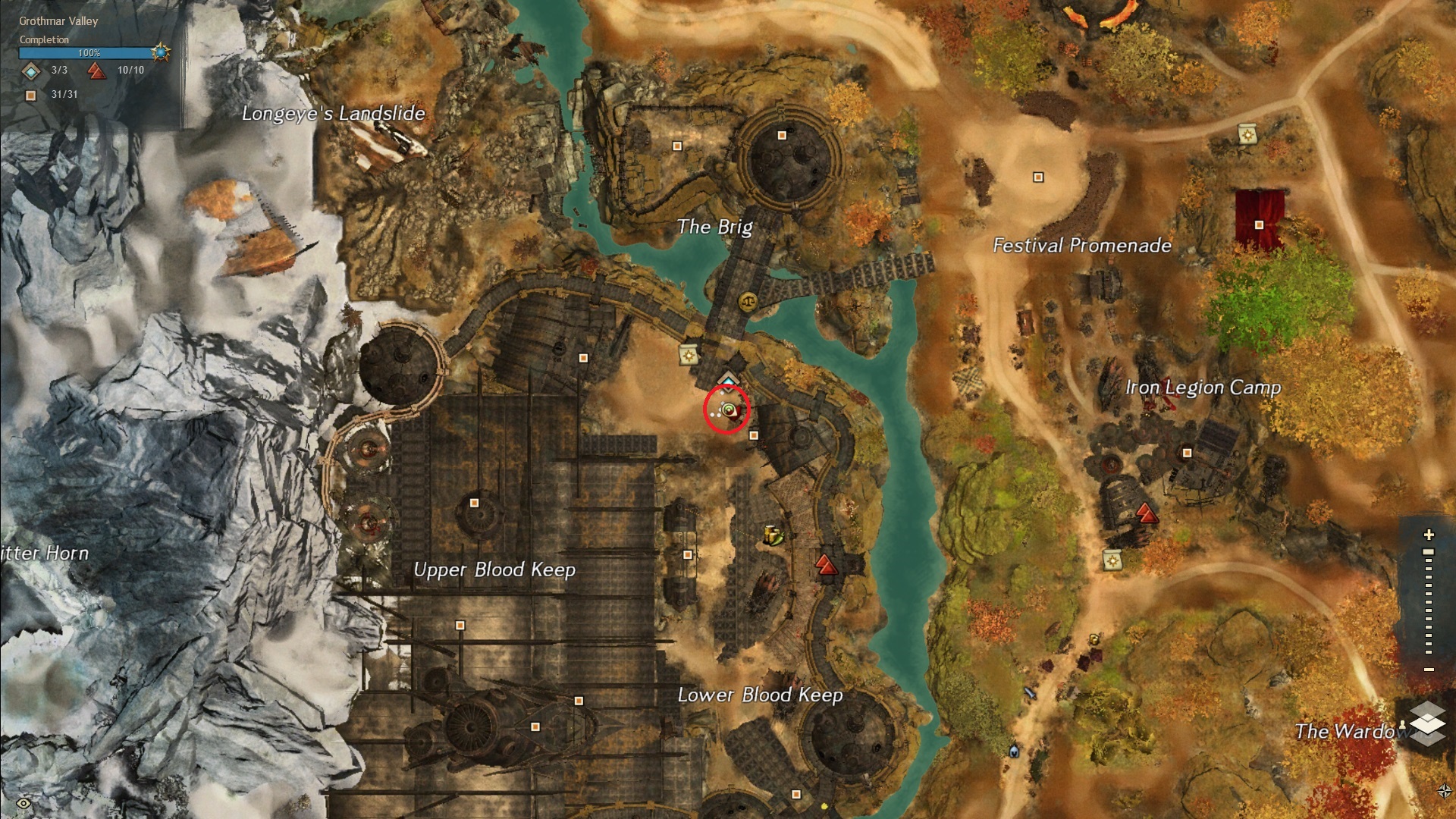
Task: Select the waypoint near the circled player marker
Action: (x=729, y=379)
